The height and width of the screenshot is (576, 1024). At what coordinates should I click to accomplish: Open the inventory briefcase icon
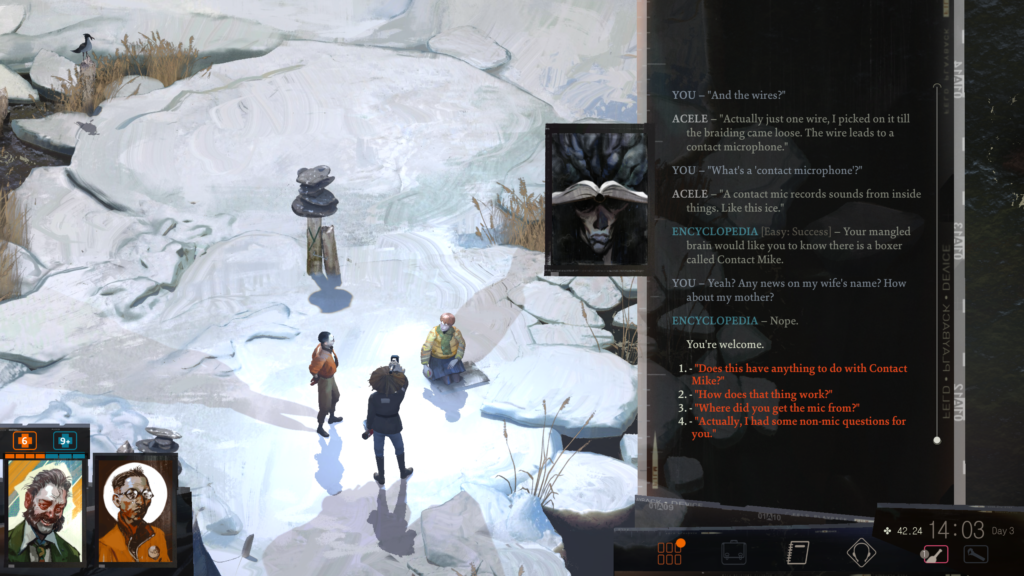click(x=734, y=553)
